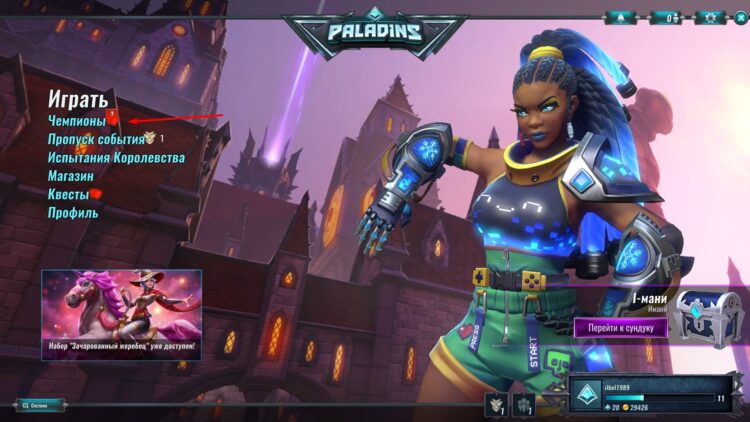
Task: Open the Магазин store
Action: 71,176
